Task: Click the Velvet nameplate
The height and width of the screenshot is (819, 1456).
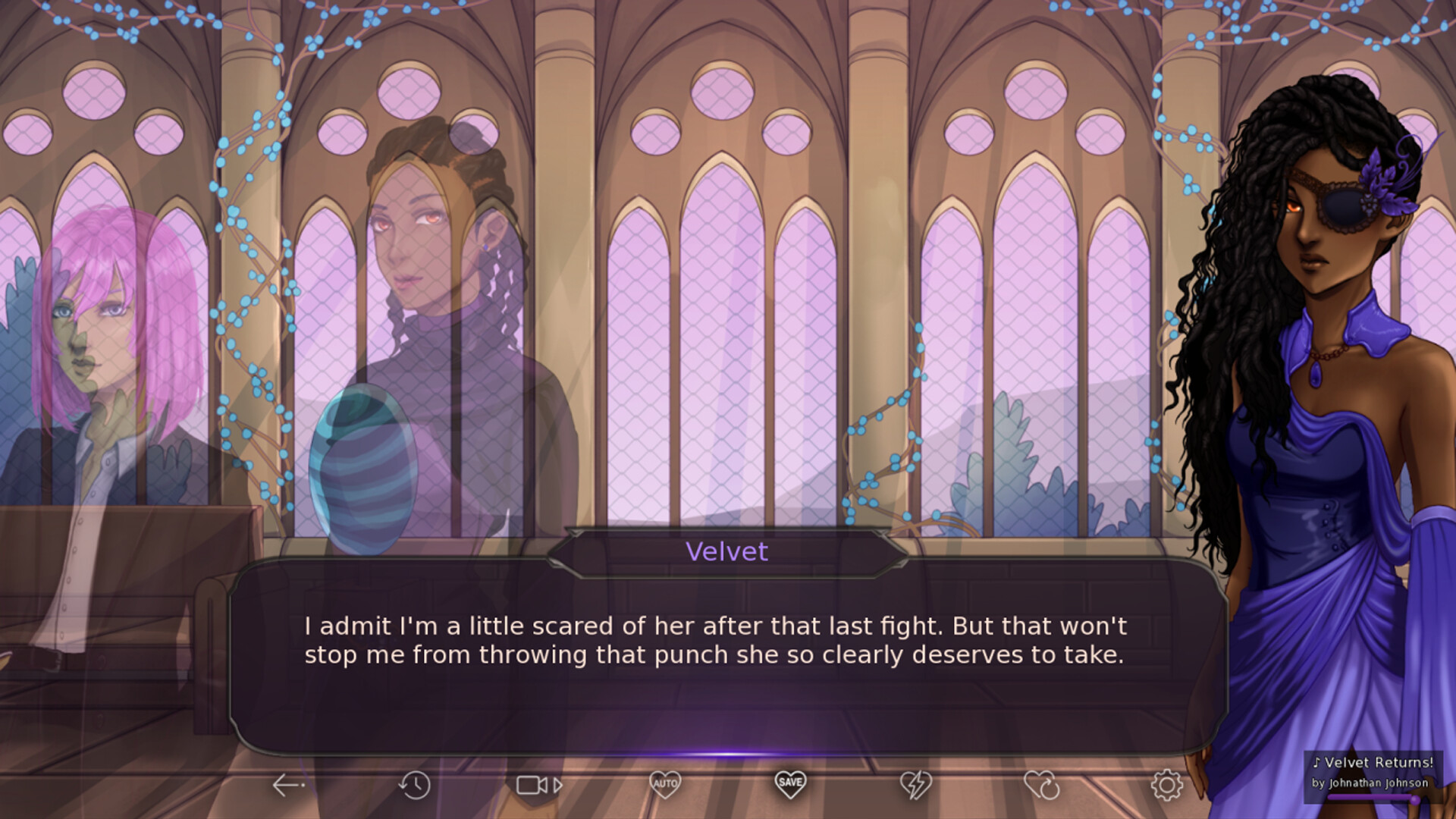Action: (x=725, y=551)
